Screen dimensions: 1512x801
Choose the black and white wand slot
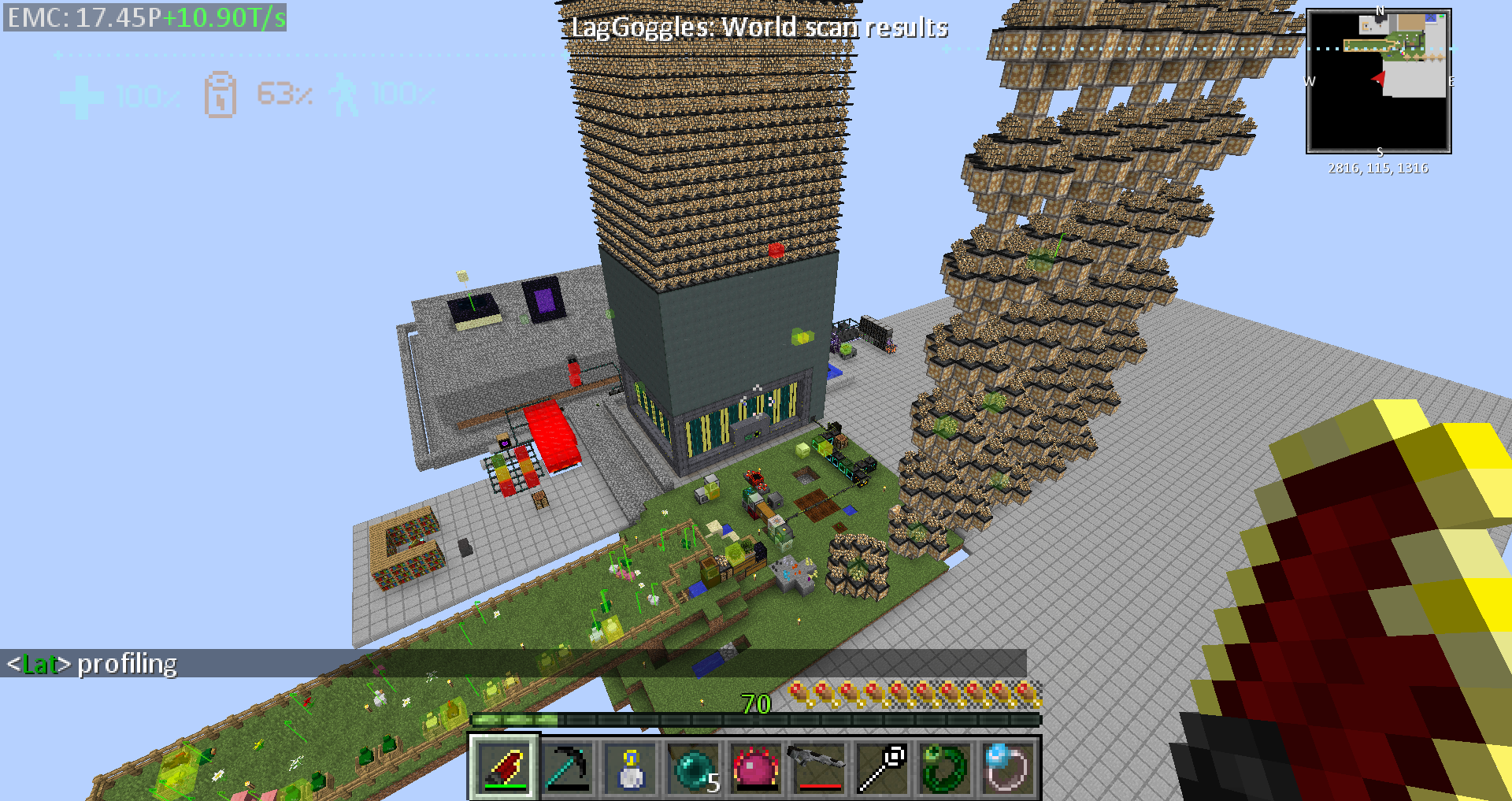click(x=882, y=767)
